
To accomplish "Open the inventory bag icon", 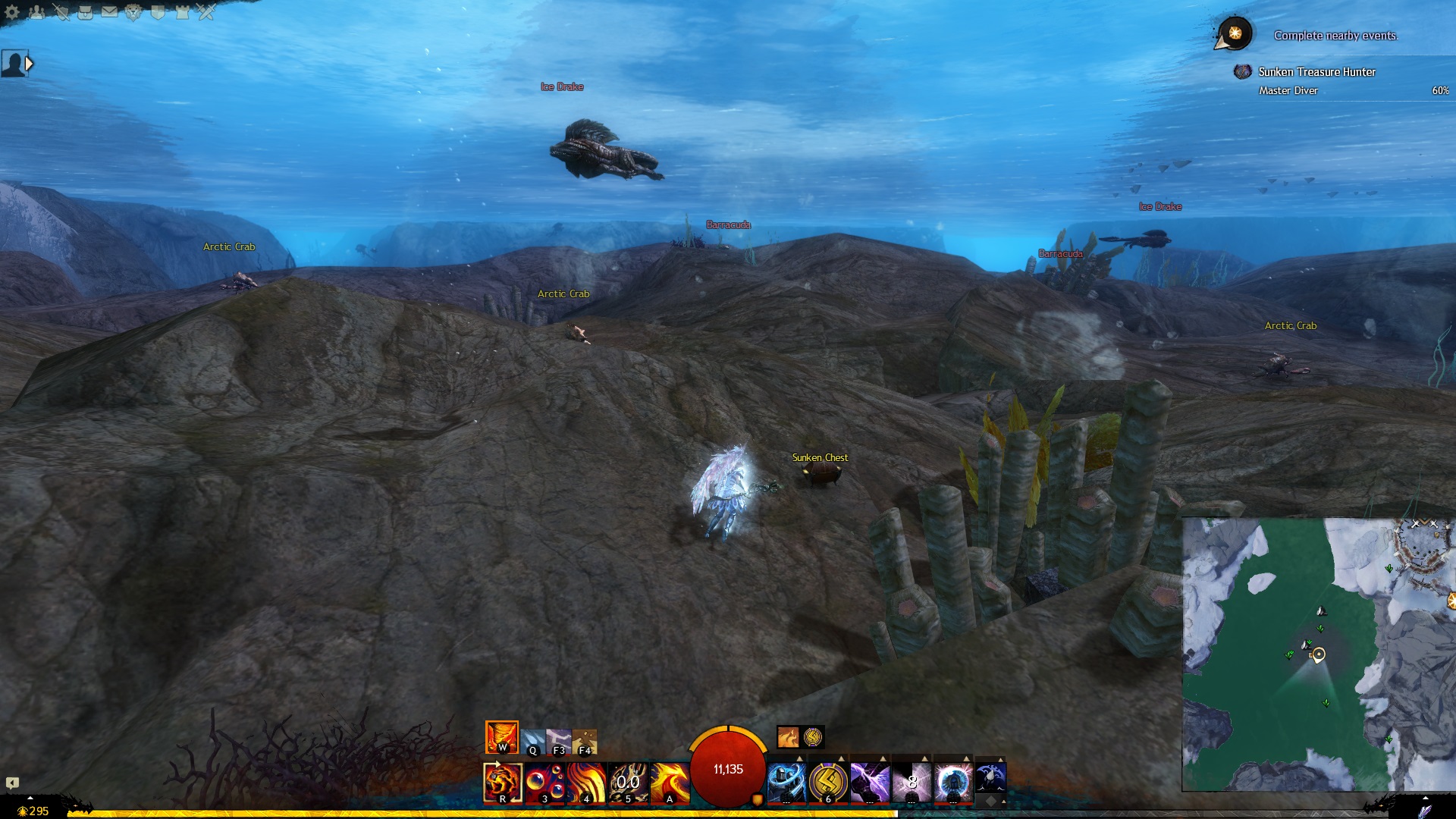I will point(85,12).
